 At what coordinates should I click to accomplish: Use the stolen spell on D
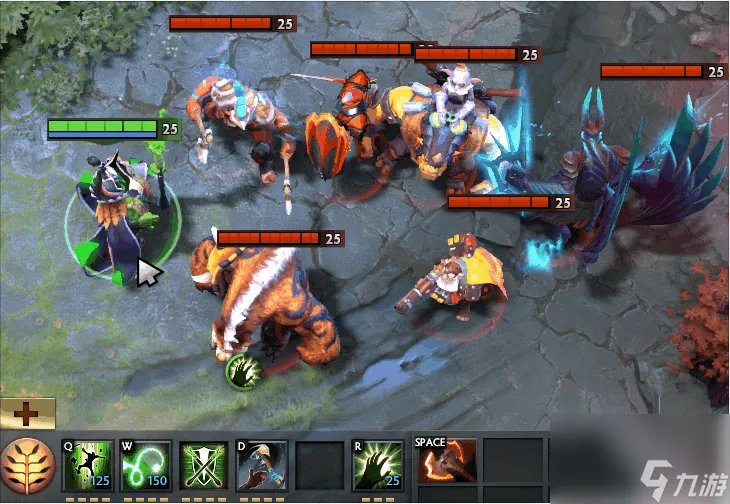(262, 466)
